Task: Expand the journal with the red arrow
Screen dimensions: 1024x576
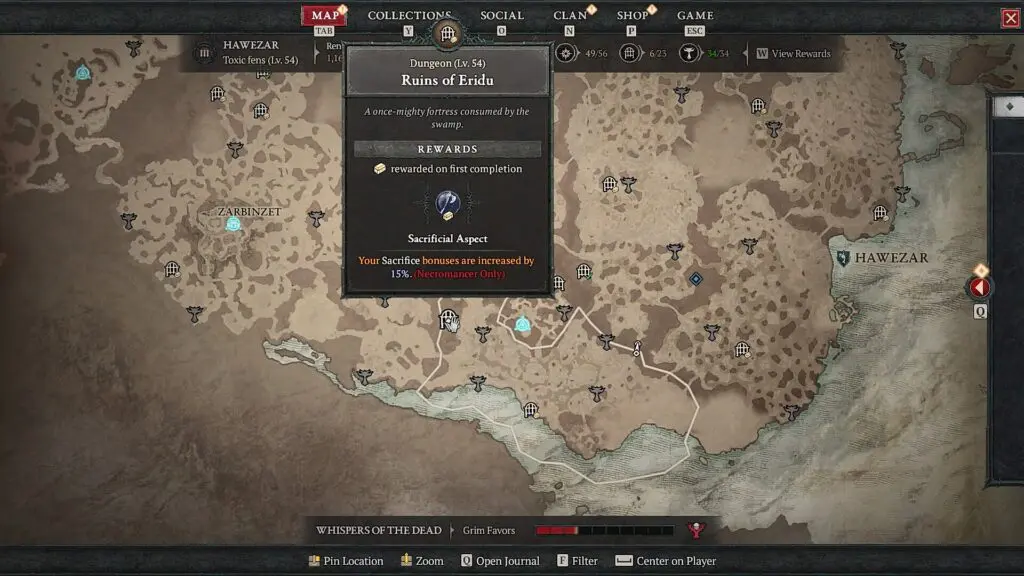Action: coord(980,288)
